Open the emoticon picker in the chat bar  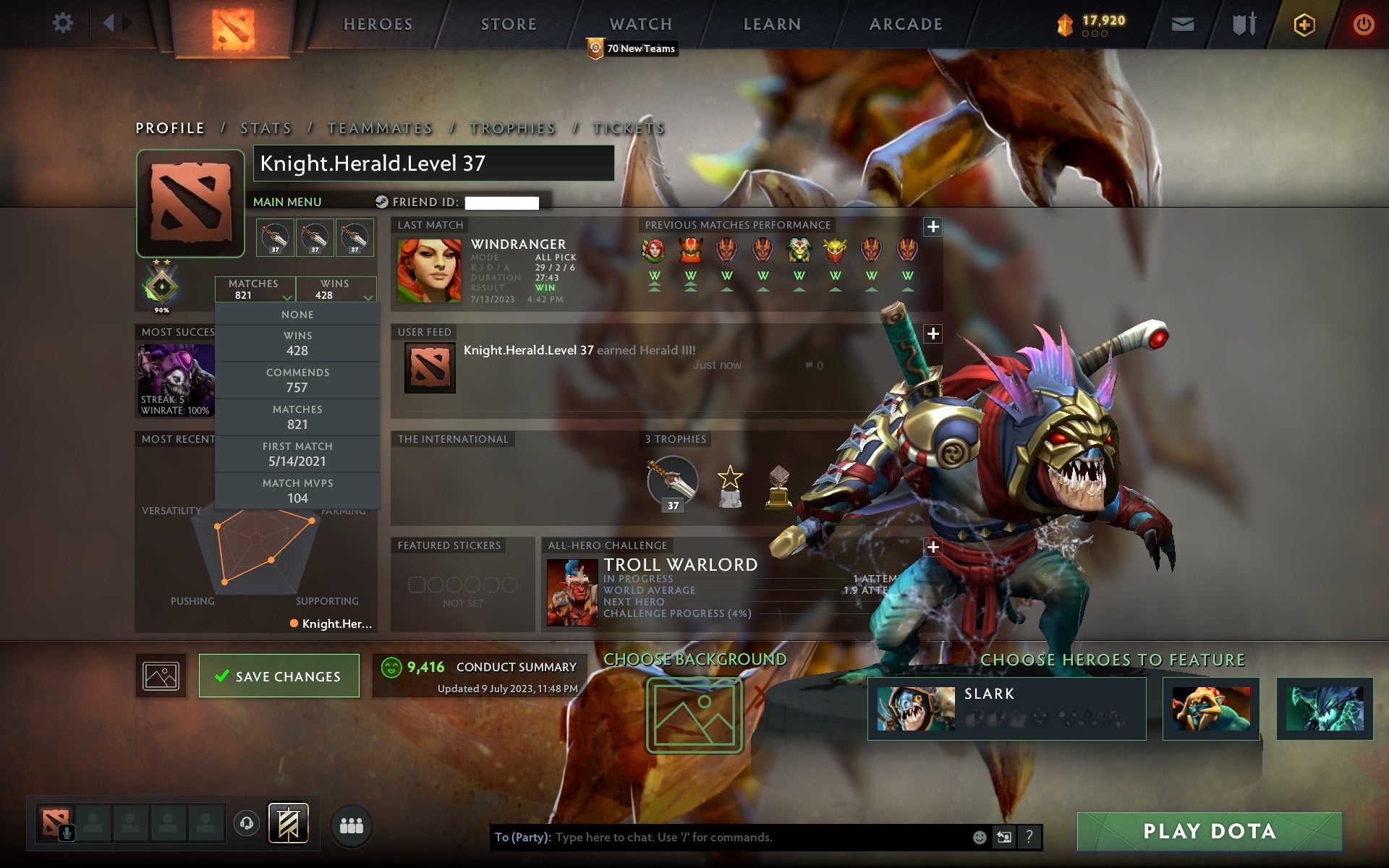pyautogui.click(x=980, y=838)
